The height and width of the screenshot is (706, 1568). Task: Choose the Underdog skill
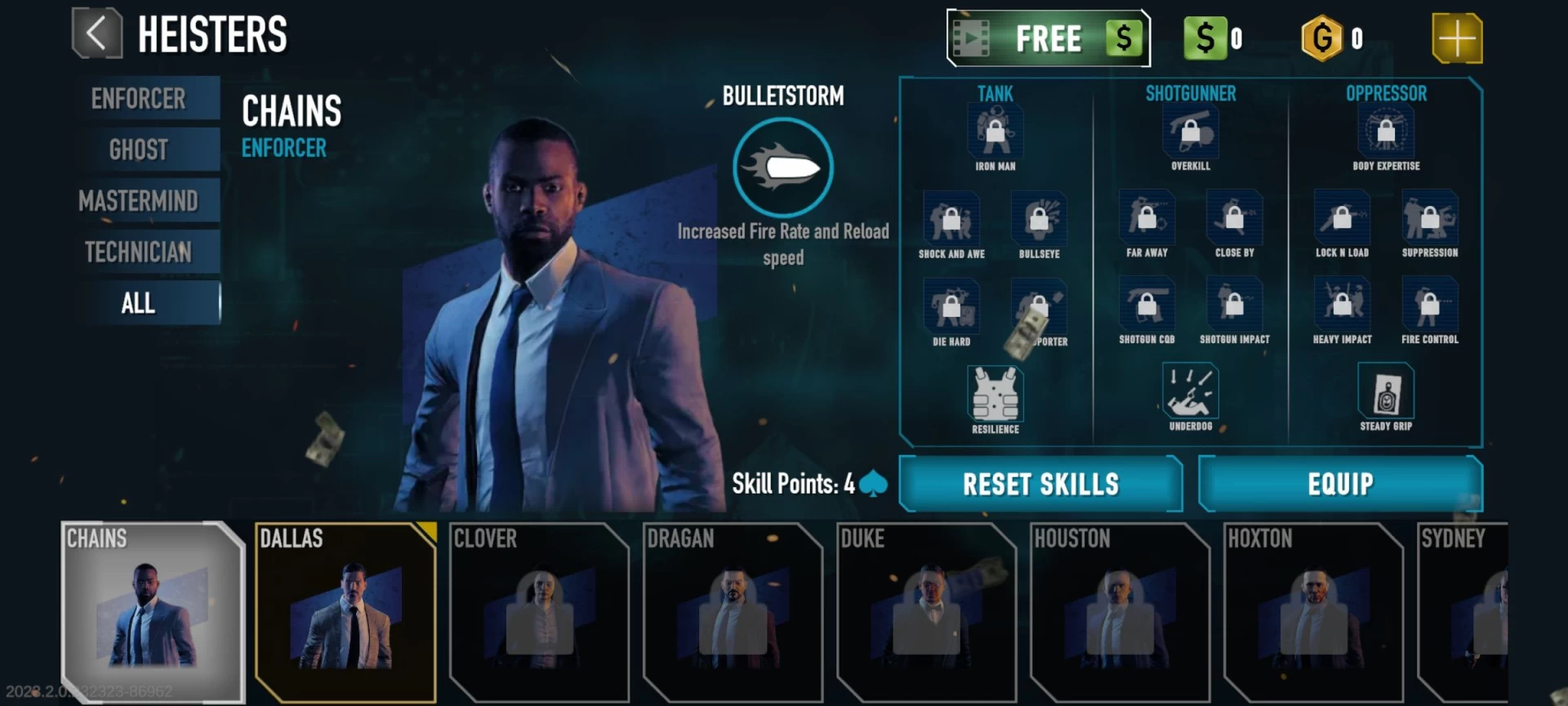click(1190, 391)
